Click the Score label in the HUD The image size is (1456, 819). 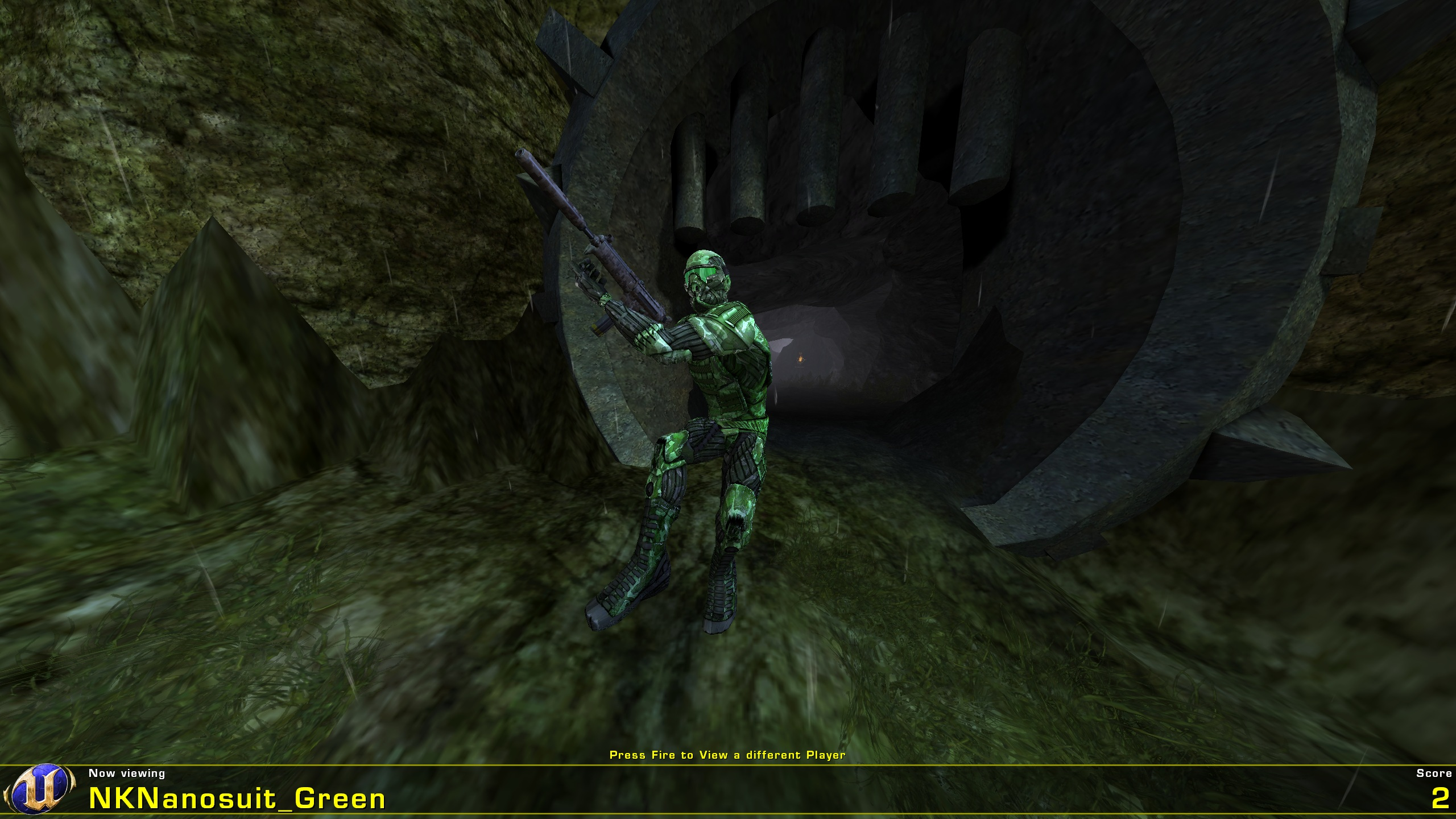click(1429, 773)
